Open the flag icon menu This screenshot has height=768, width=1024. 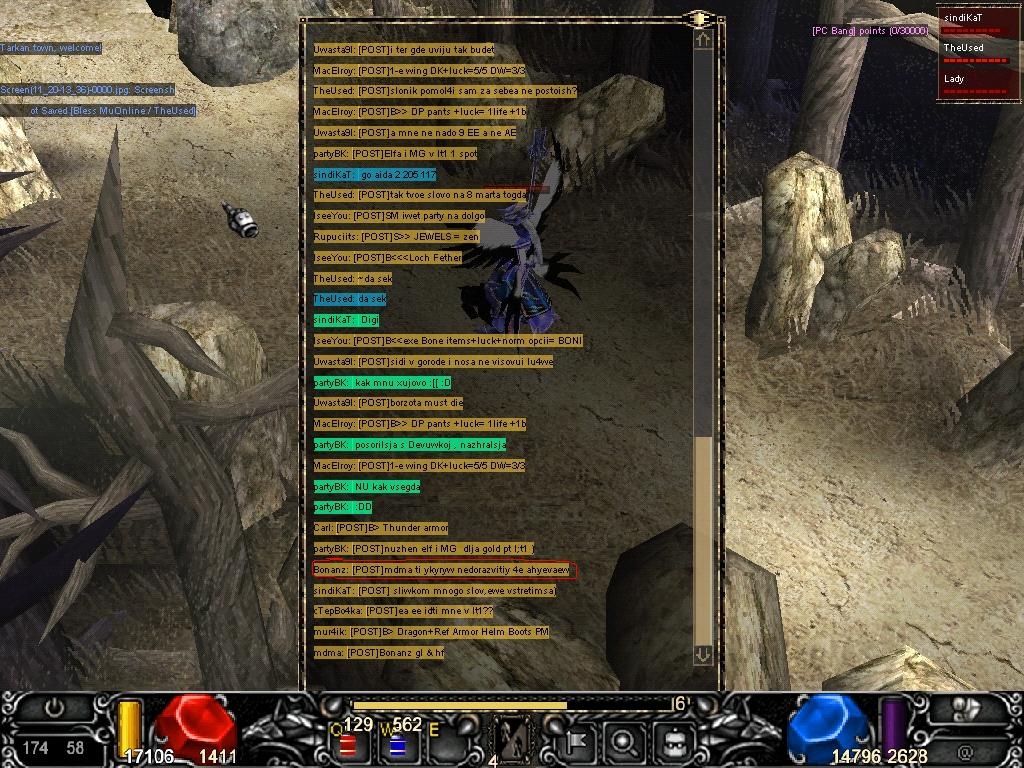(581, 742)
